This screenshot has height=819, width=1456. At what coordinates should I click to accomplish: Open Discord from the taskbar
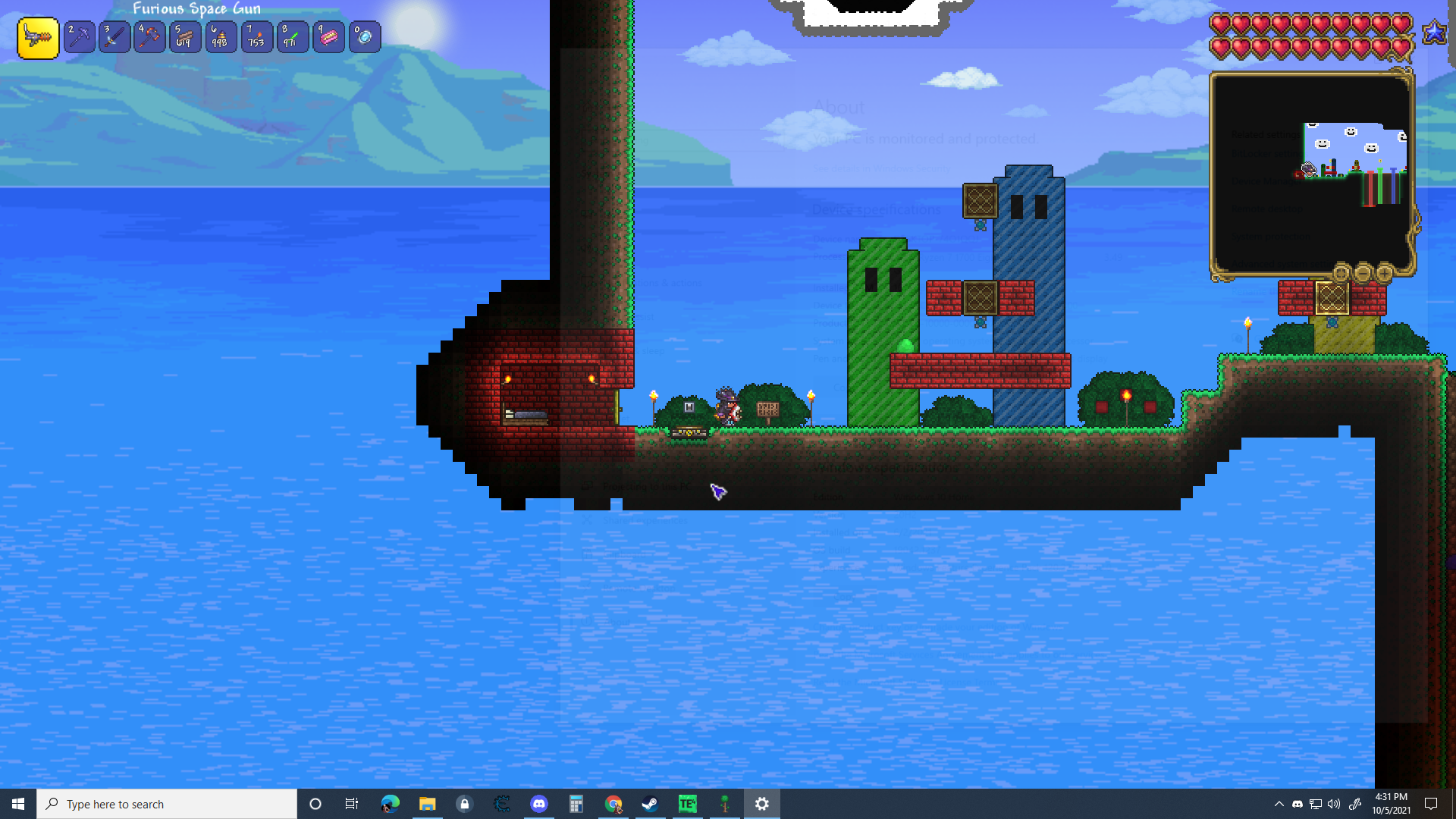pos(539,804)
